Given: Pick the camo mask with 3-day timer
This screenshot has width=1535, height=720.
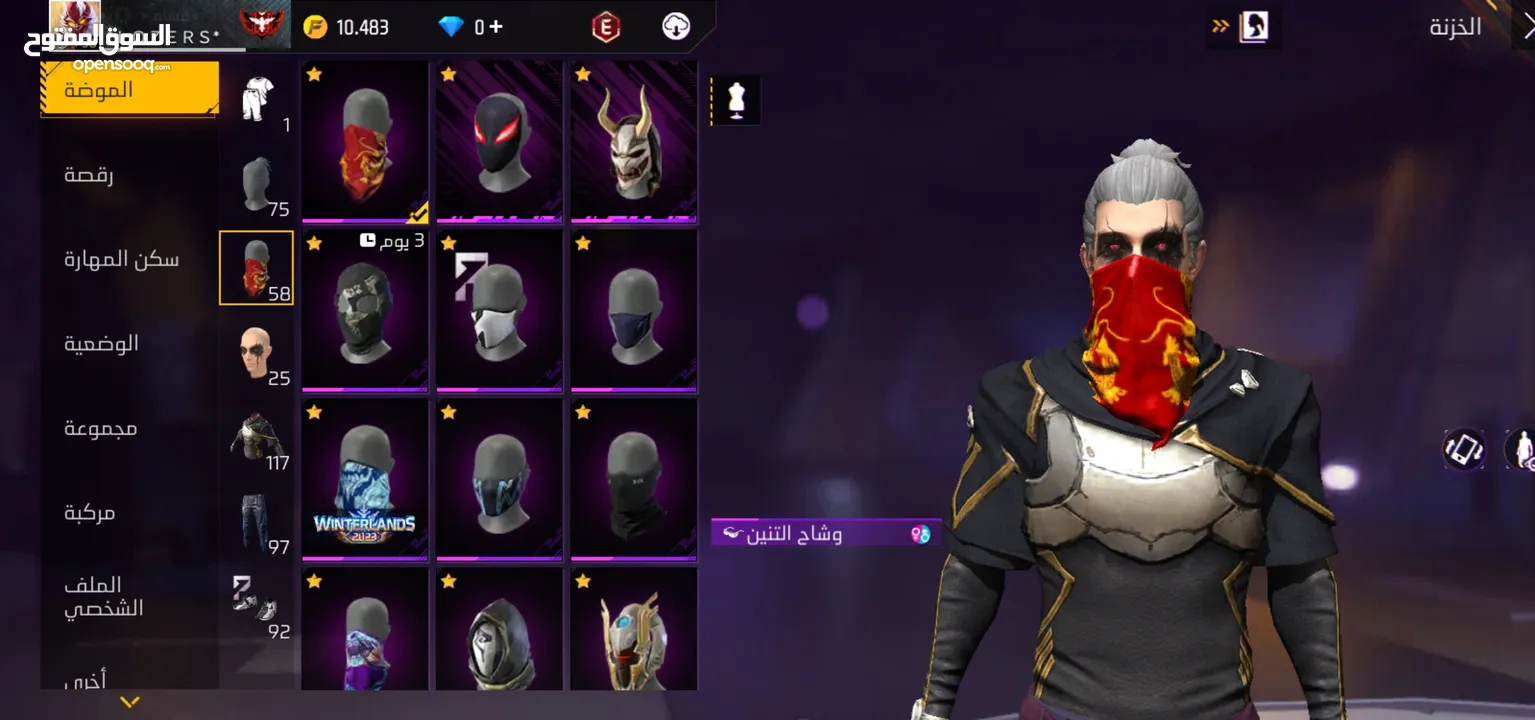Looking at the screenshot, I should point(365,311).
